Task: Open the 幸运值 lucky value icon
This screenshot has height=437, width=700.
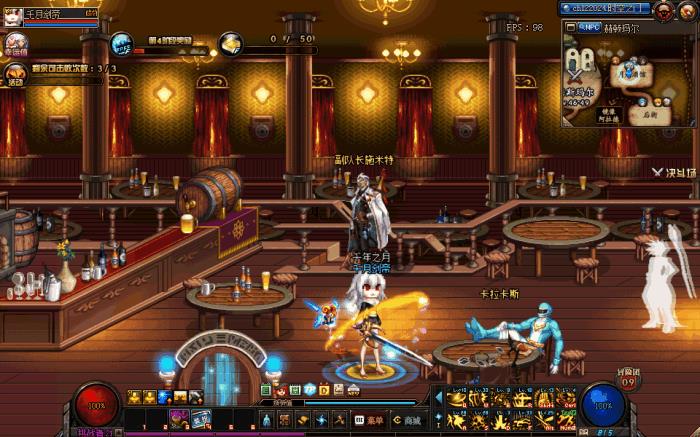Action: (14, 42)
